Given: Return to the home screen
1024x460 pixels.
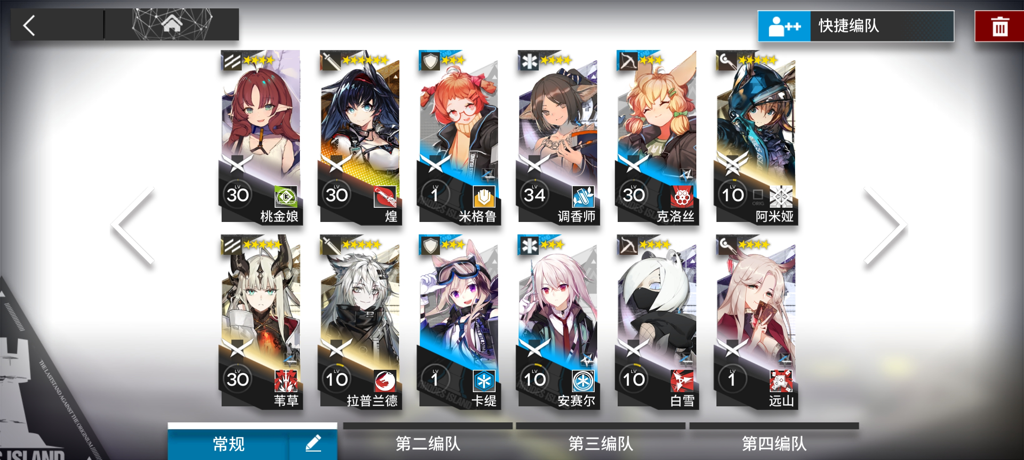Looking at the screenshot, I should coord(172,24).
